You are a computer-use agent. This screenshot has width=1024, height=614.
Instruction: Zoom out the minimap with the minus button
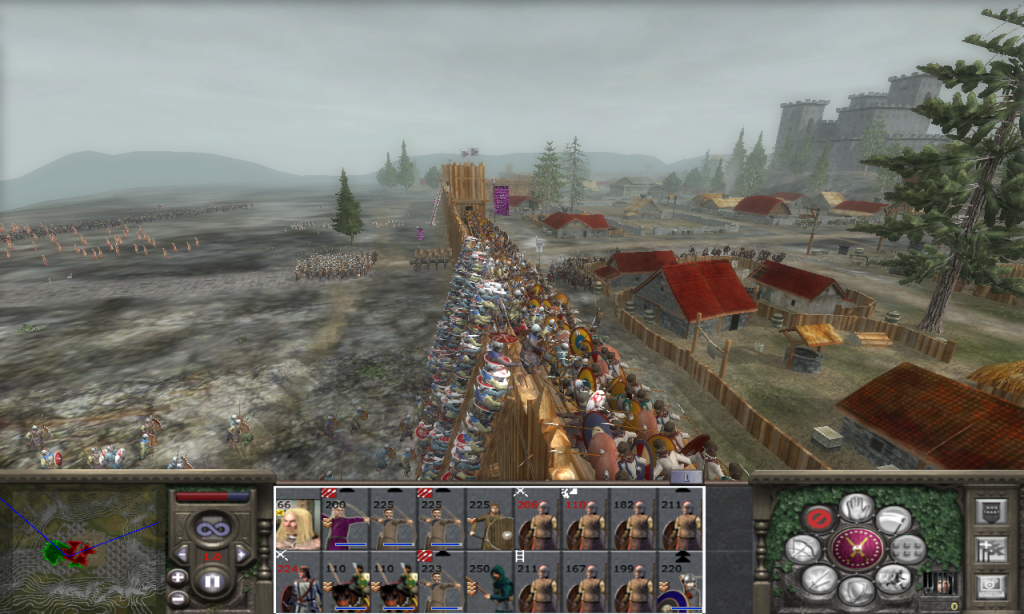pos(177,597)
